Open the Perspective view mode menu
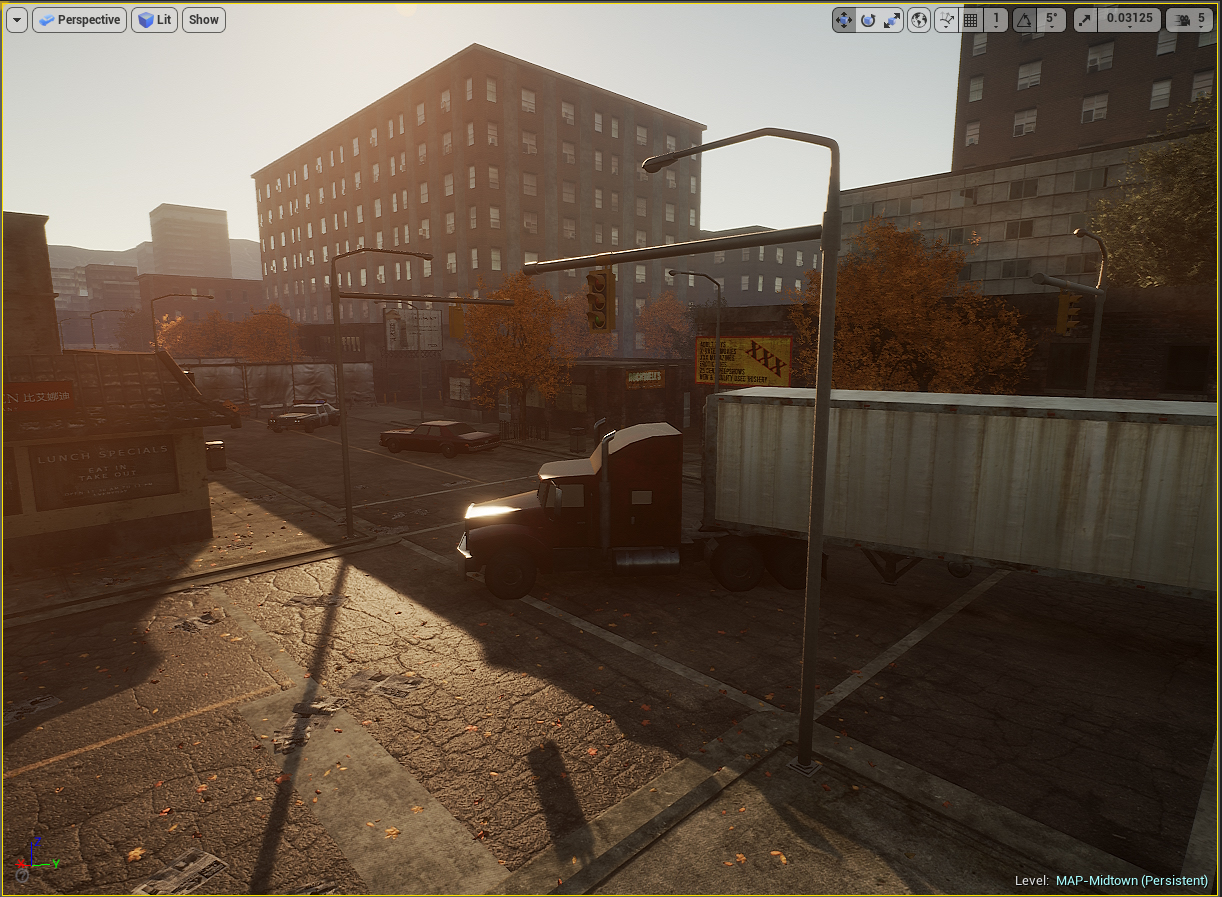The width and height of the screenshot is (1222, 897). (80, 20)
